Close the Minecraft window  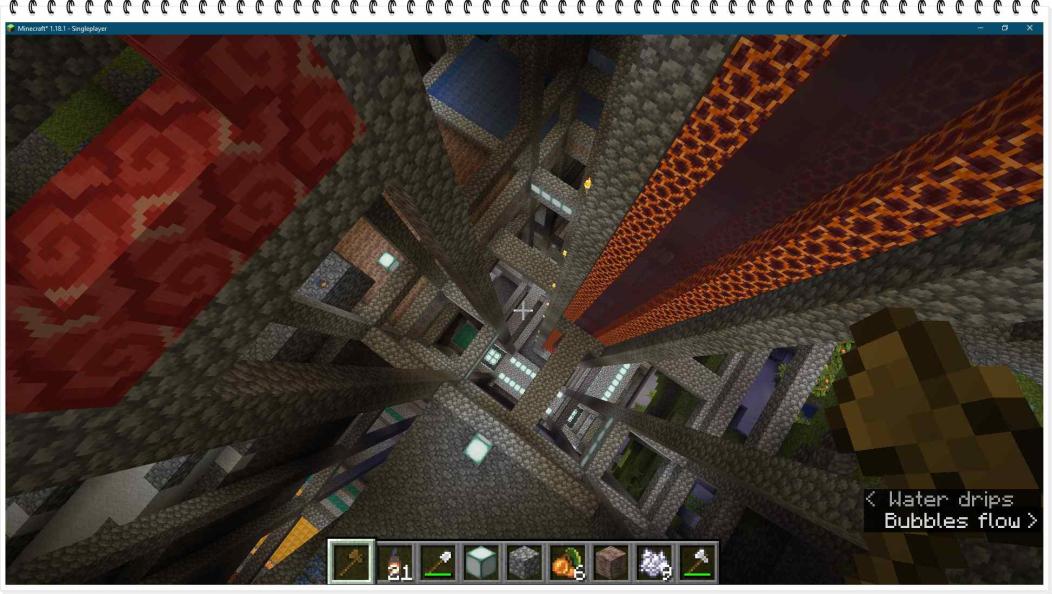(x=1030, y=28)
